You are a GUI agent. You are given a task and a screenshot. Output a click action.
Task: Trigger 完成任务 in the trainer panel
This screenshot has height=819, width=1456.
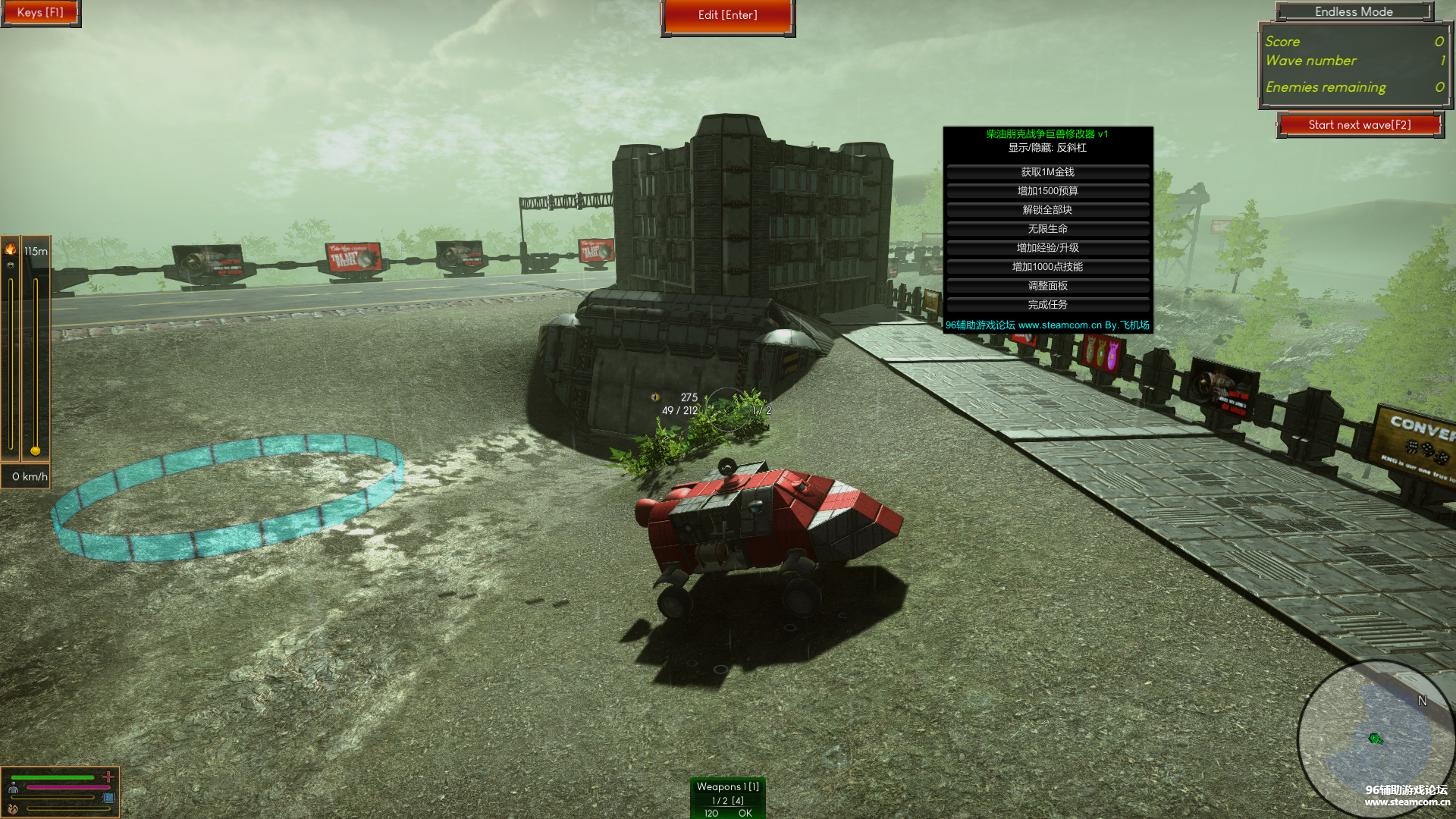click(x=1047, y=305)
